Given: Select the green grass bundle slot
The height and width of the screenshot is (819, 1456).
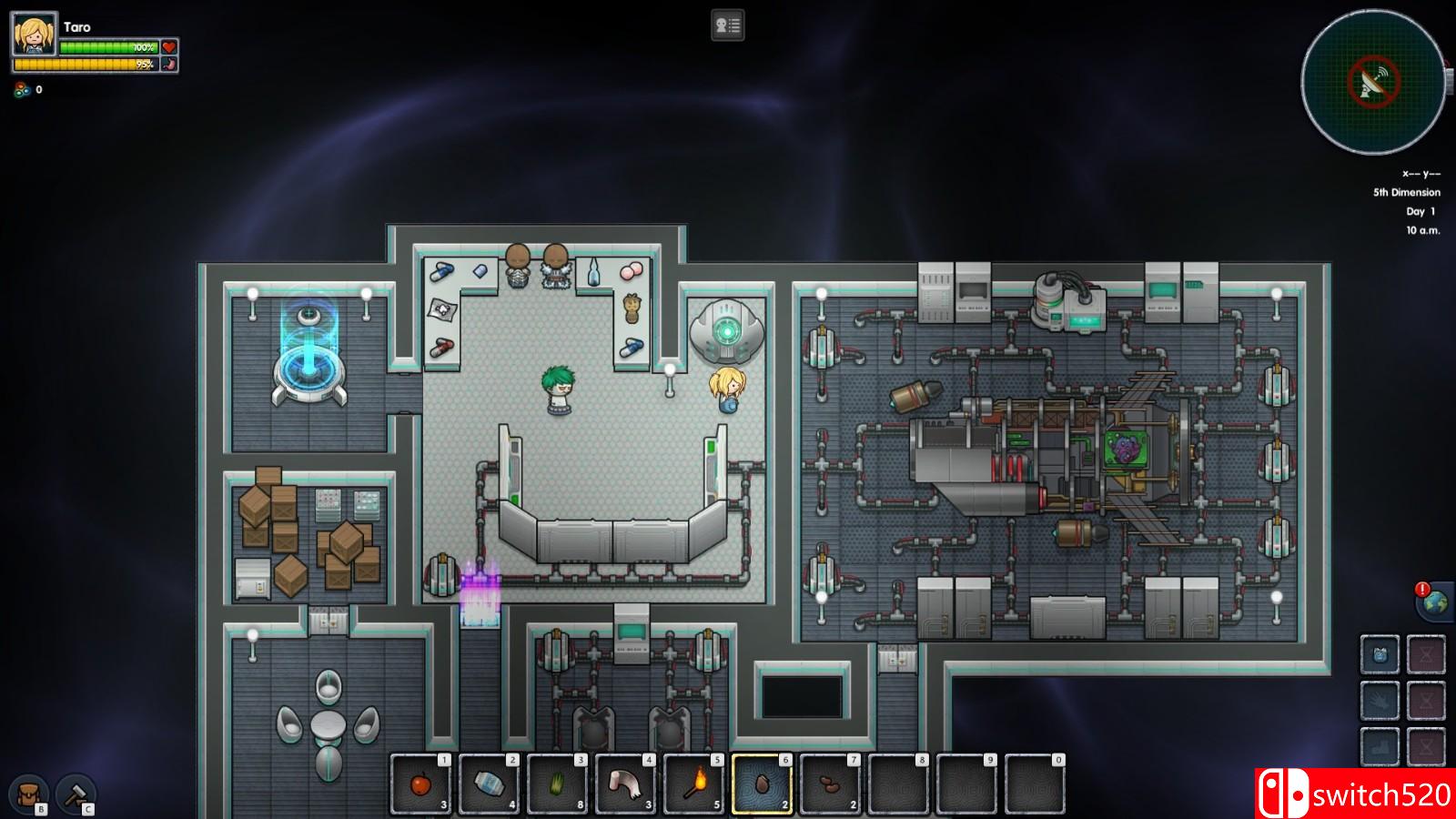Looking at the screenshot, I should [557, 784].
